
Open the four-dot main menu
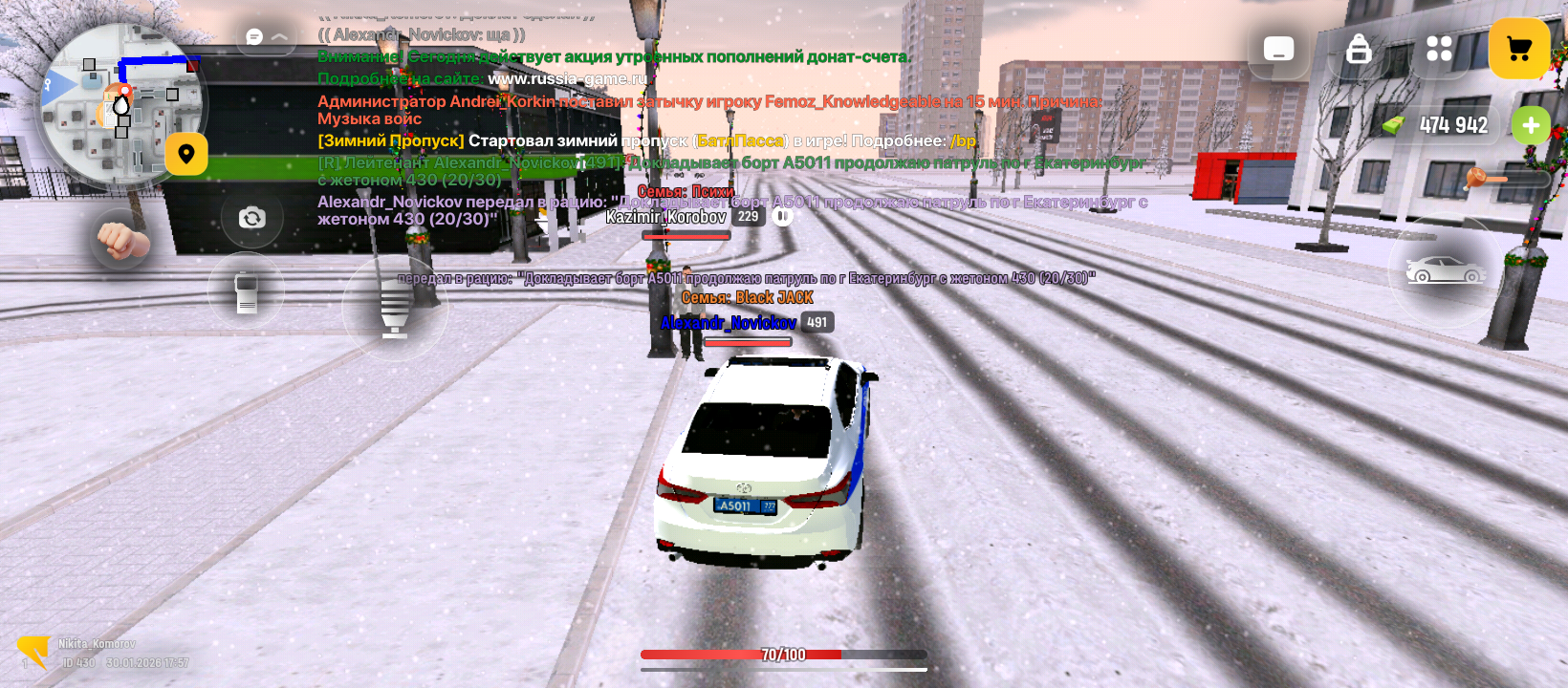pyautogui.click(x=1439, y=49)
